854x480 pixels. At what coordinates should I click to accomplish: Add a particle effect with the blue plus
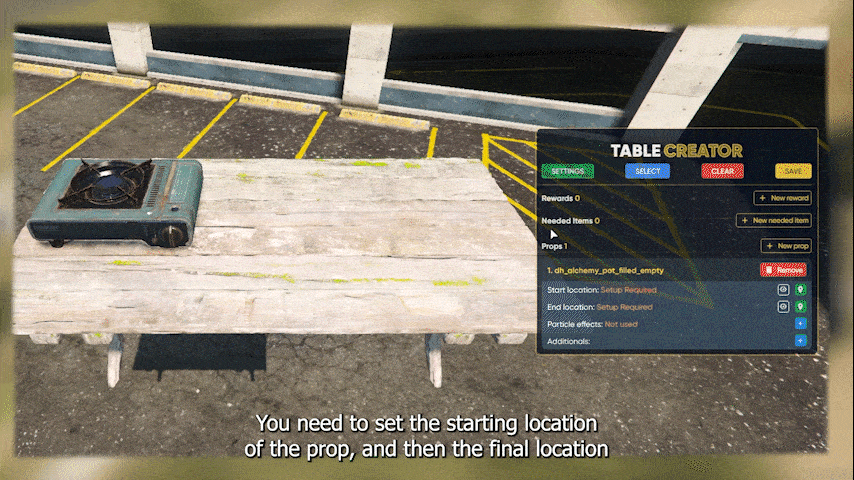point(801,324)
